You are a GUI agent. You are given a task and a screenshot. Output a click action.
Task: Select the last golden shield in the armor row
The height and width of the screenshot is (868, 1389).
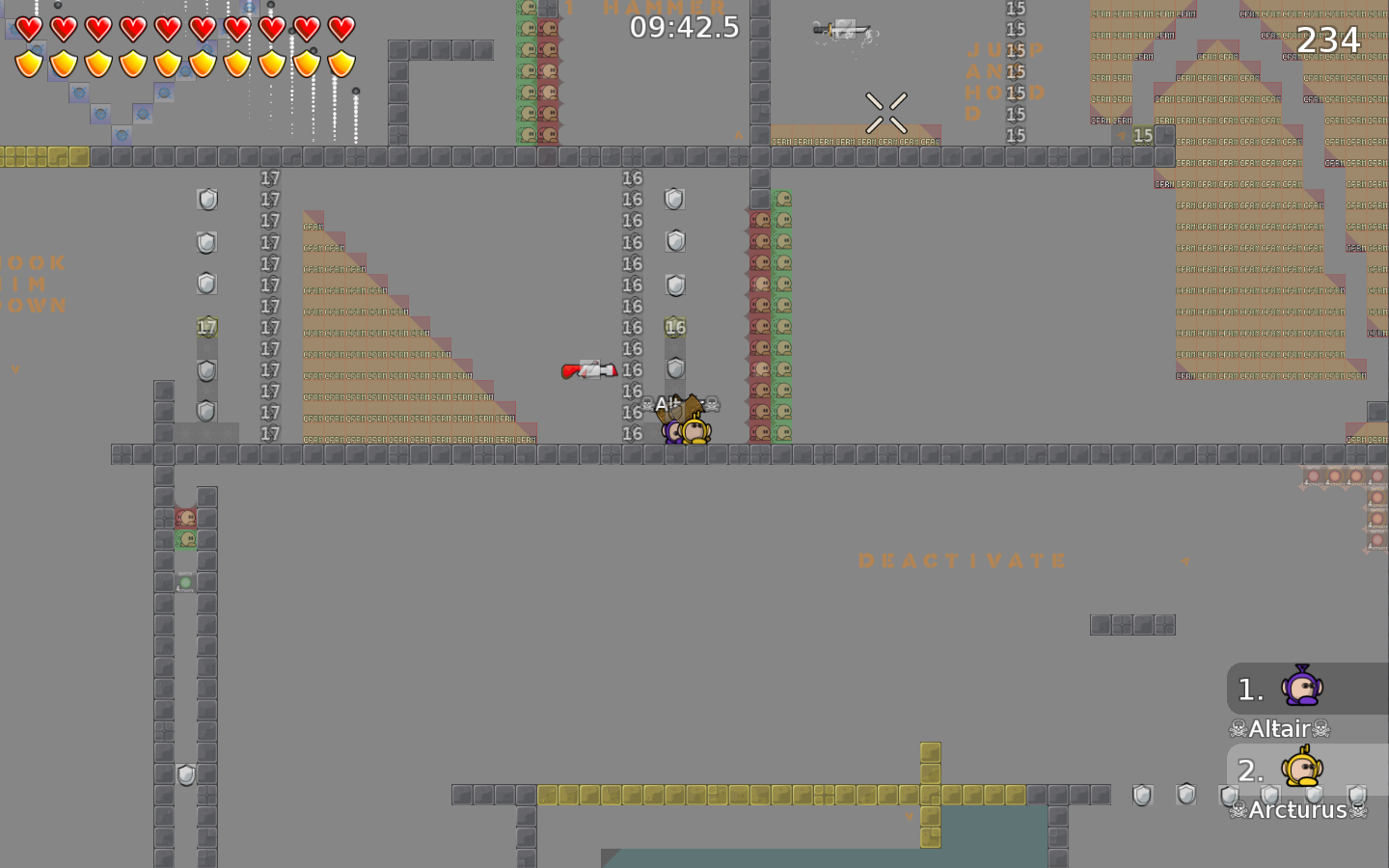340,62
